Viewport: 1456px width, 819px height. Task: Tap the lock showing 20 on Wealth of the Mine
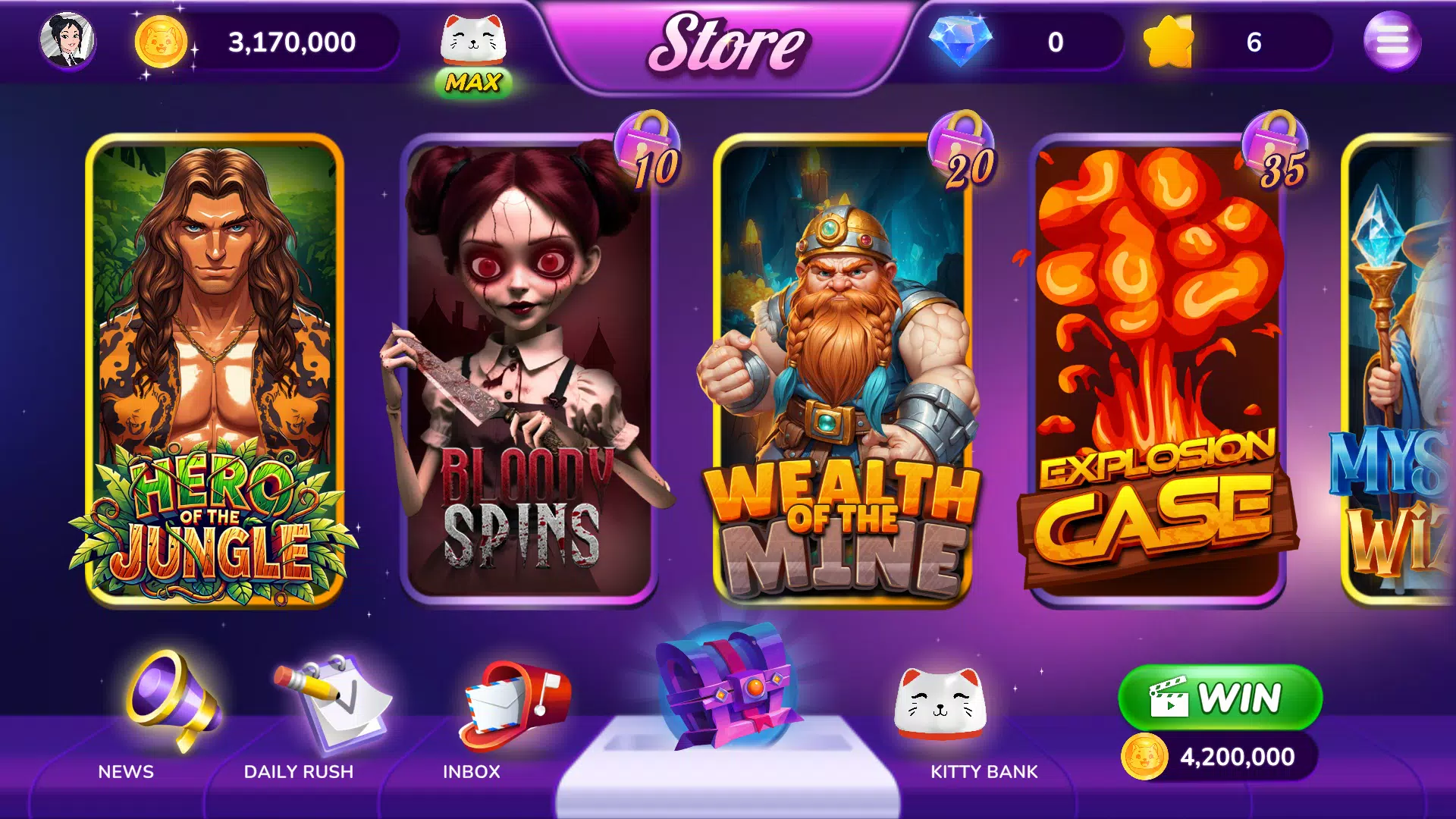click(962, 148)
